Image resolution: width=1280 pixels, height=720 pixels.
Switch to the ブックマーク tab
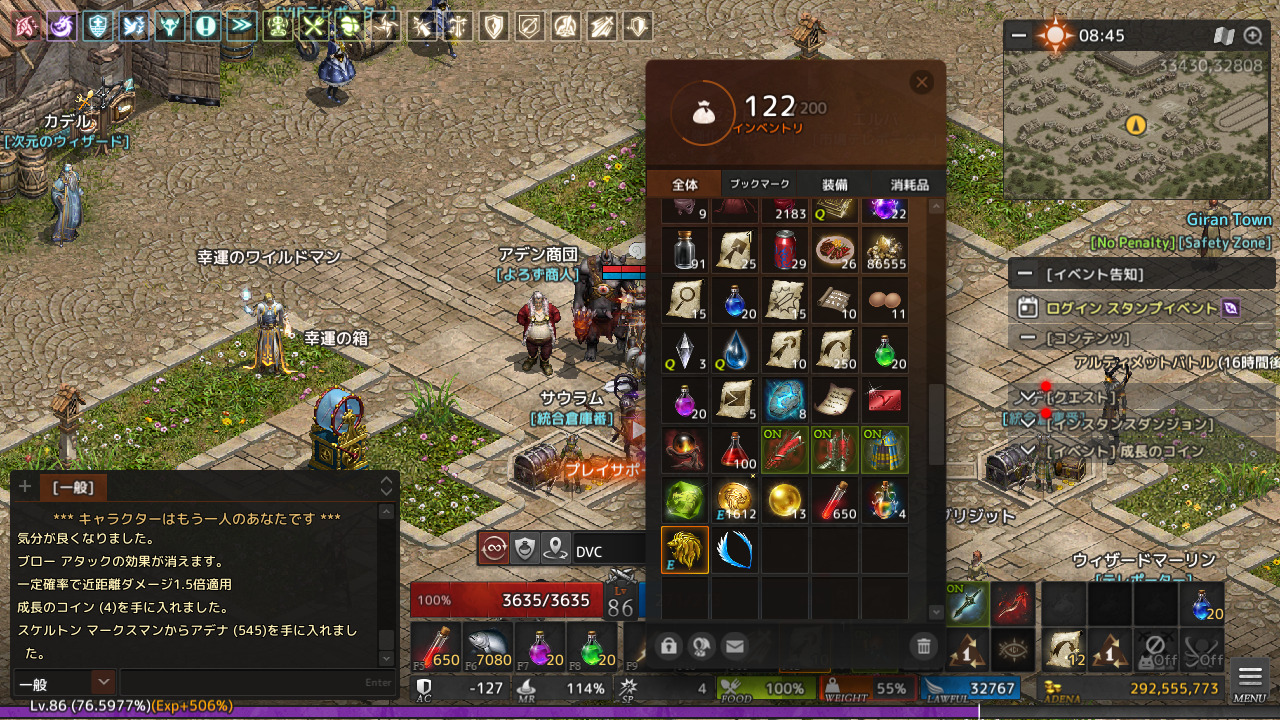(760, 184)
